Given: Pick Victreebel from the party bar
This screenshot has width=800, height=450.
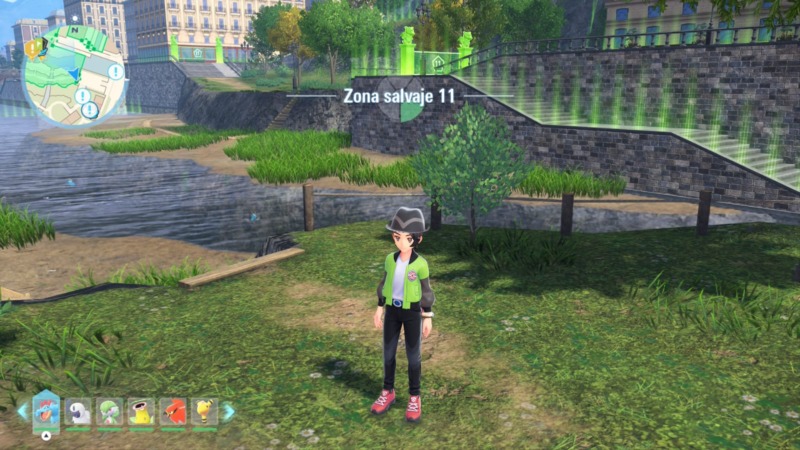Looking at the screenshot, I should point(141,411).
